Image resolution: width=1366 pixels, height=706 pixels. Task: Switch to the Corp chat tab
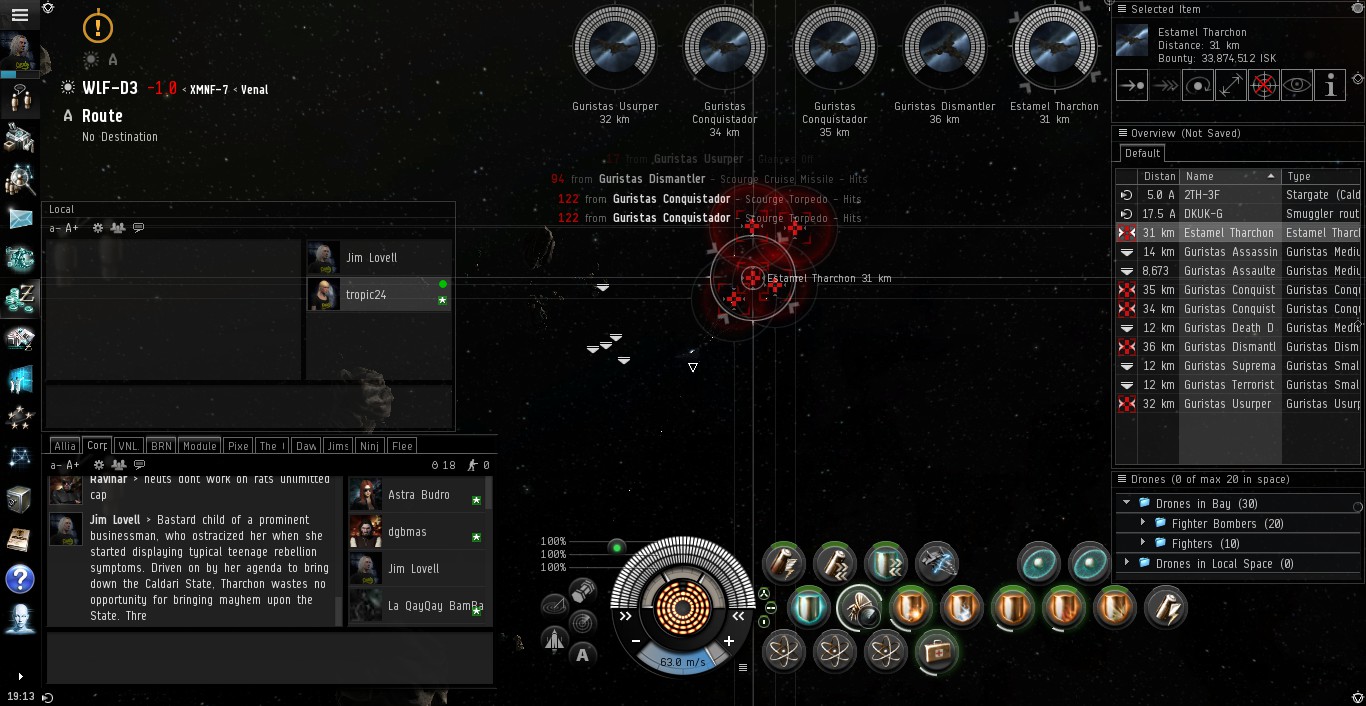click(x=97, y=446)
